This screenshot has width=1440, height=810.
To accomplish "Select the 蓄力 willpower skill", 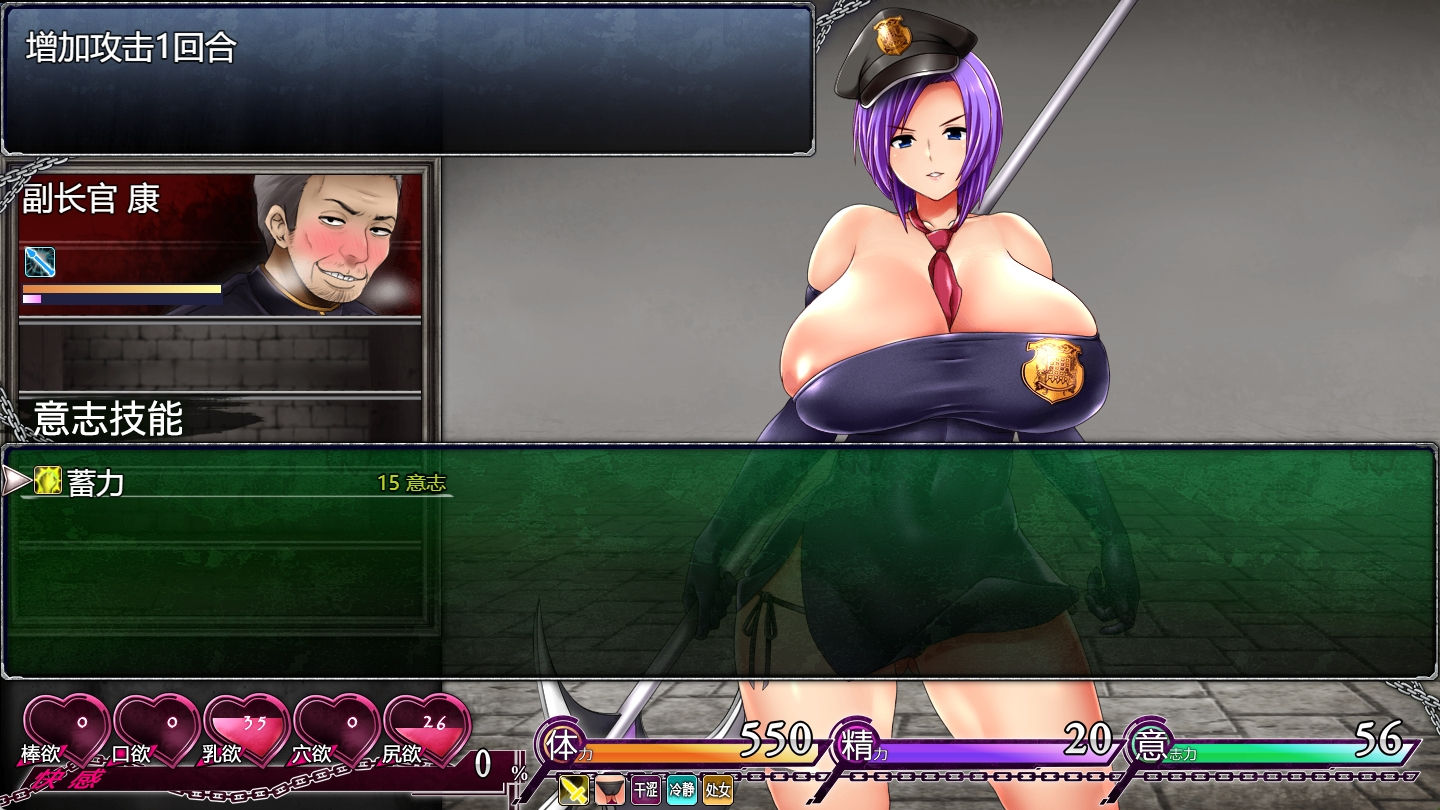I will pos(95,483).
